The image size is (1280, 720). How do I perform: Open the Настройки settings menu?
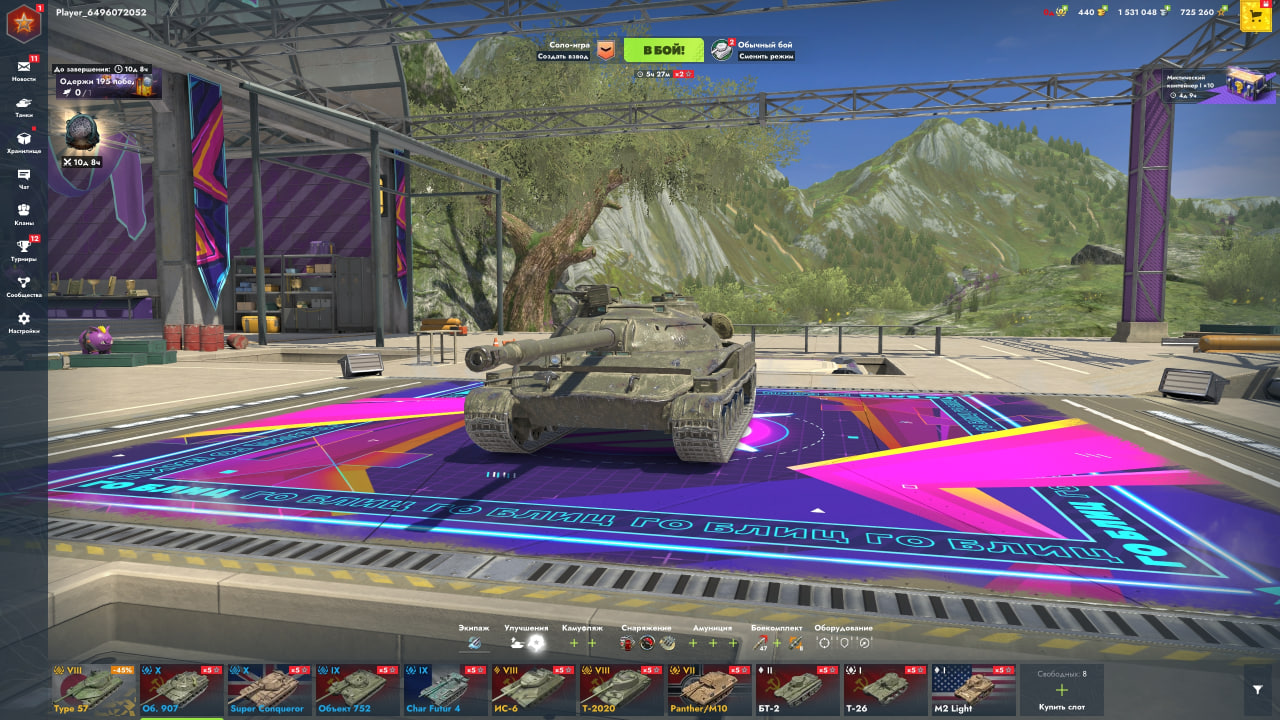point(23,323)
